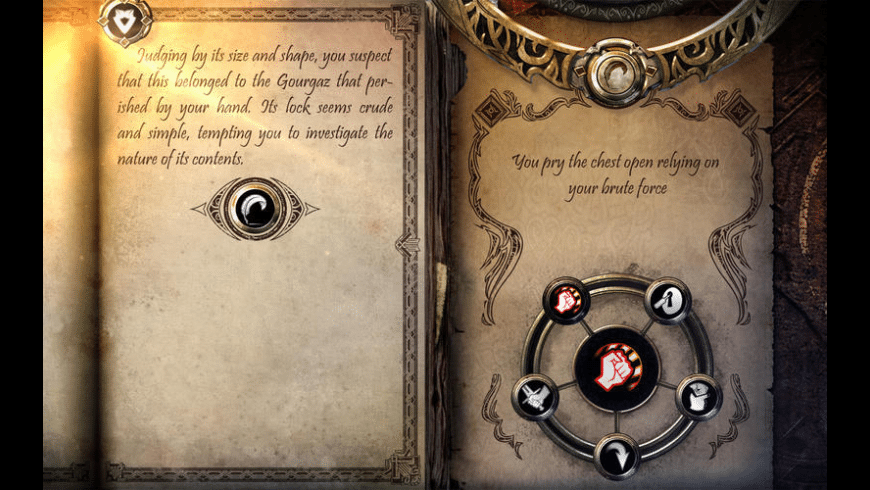Click the eye-shaped ornament below the story text
870x490 pixels.
click(255, 208)
